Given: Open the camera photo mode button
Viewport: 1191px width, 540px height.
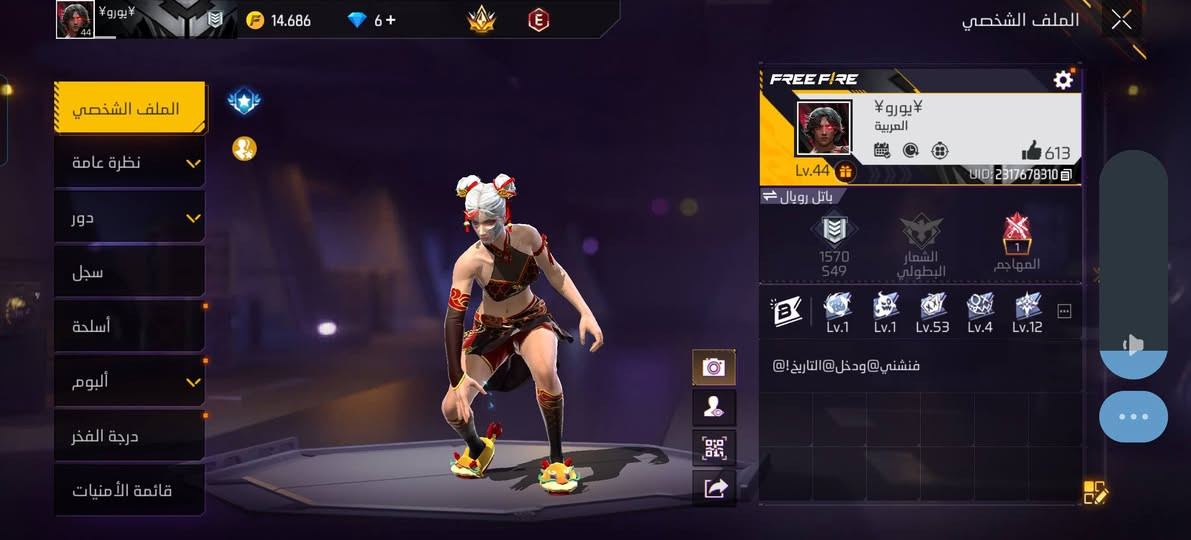Looking at the screenshot, I should coord(714,367).
